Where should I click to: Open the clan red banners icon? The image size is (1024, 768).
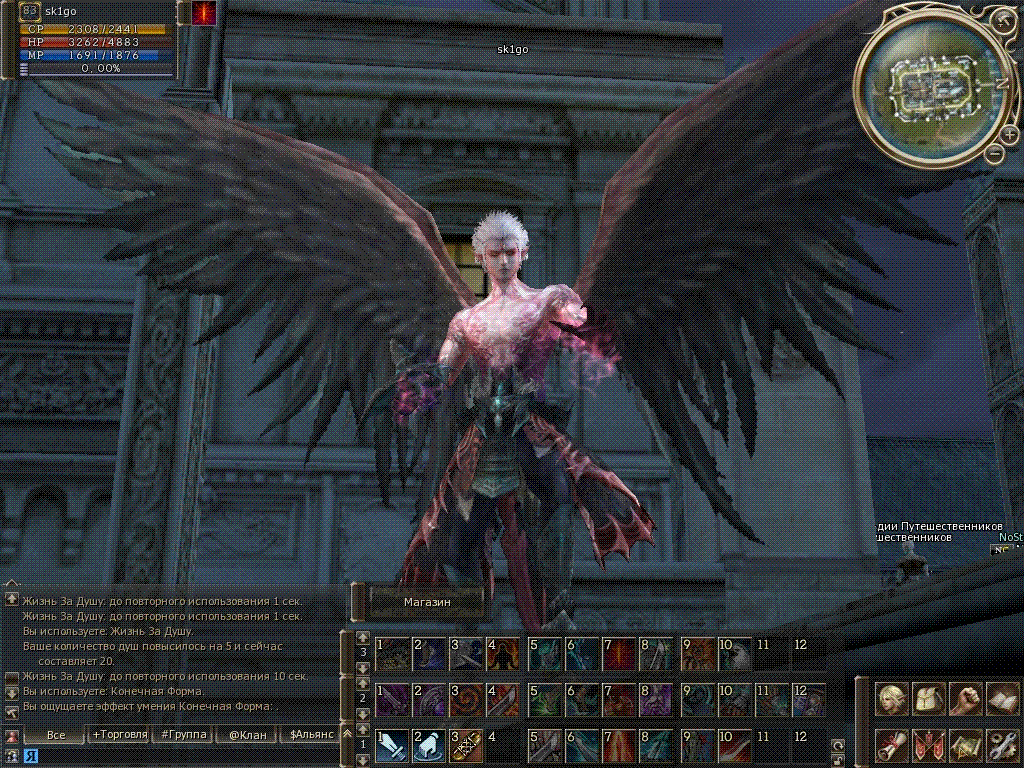click(929, 745)
